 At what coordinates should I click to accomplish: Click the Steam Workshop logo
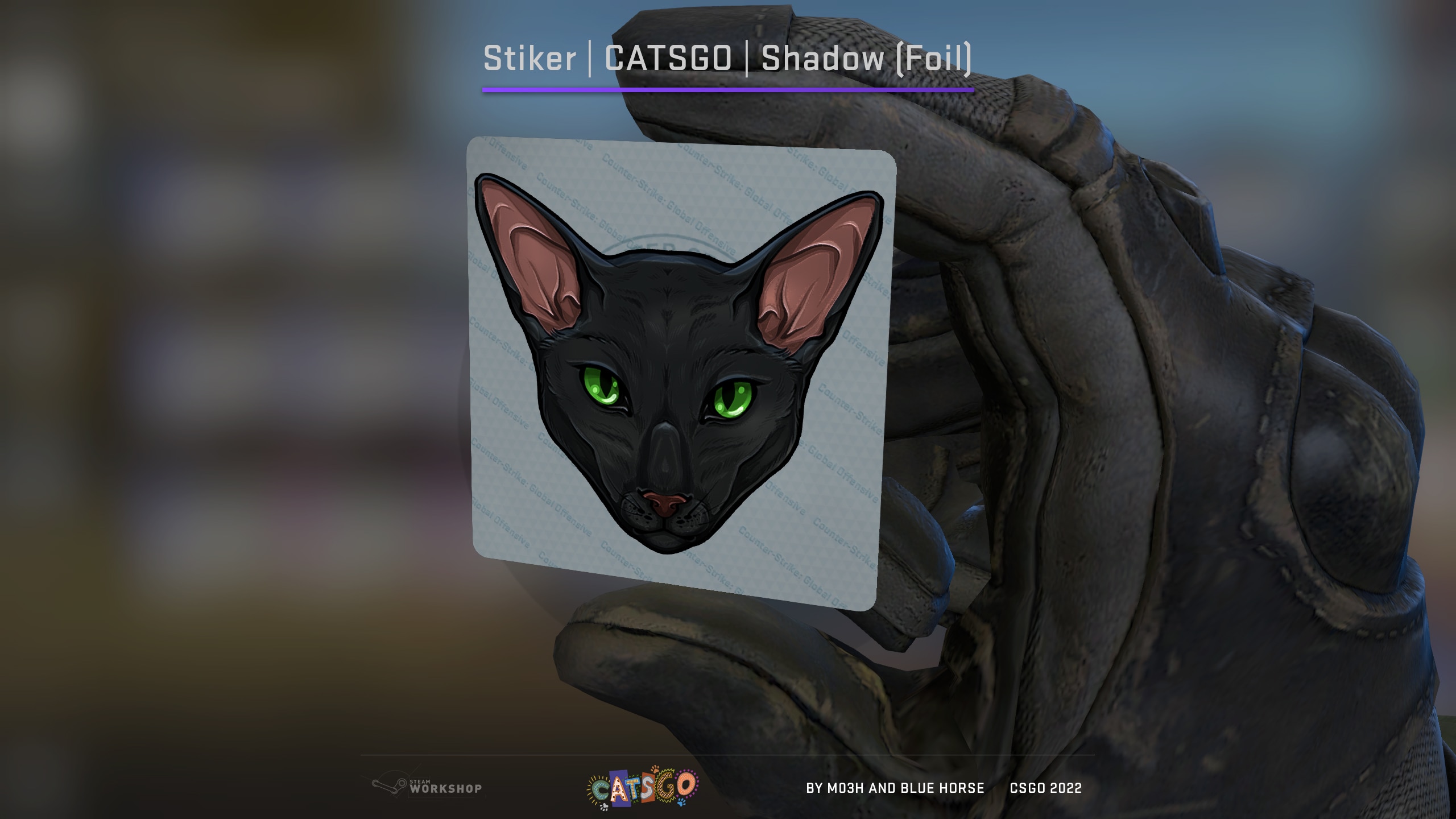[427, 787]
